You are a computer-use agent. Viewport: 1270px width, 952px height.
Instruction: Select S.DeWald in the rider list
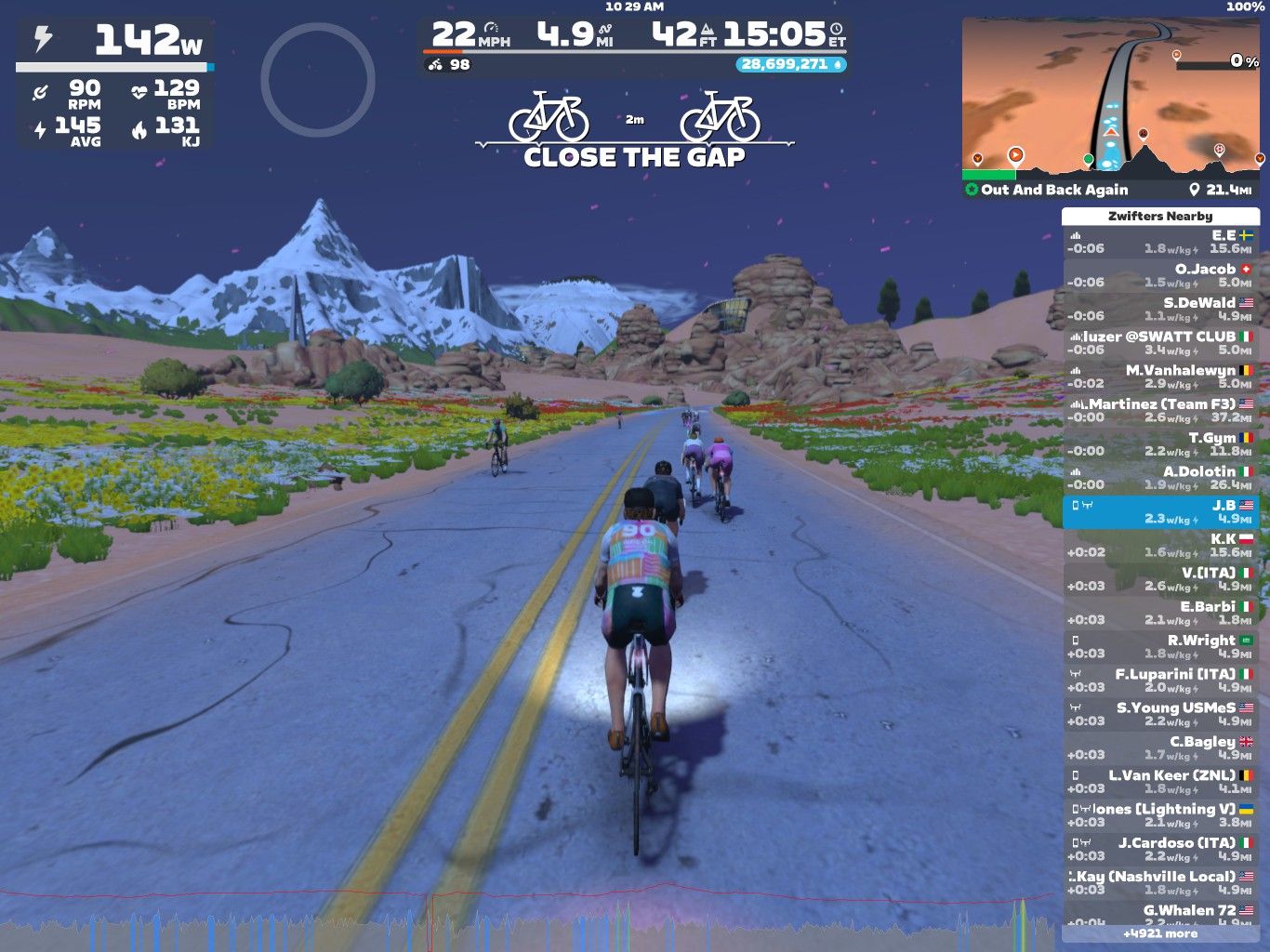pyautogui.click(x=1160, y=310)
